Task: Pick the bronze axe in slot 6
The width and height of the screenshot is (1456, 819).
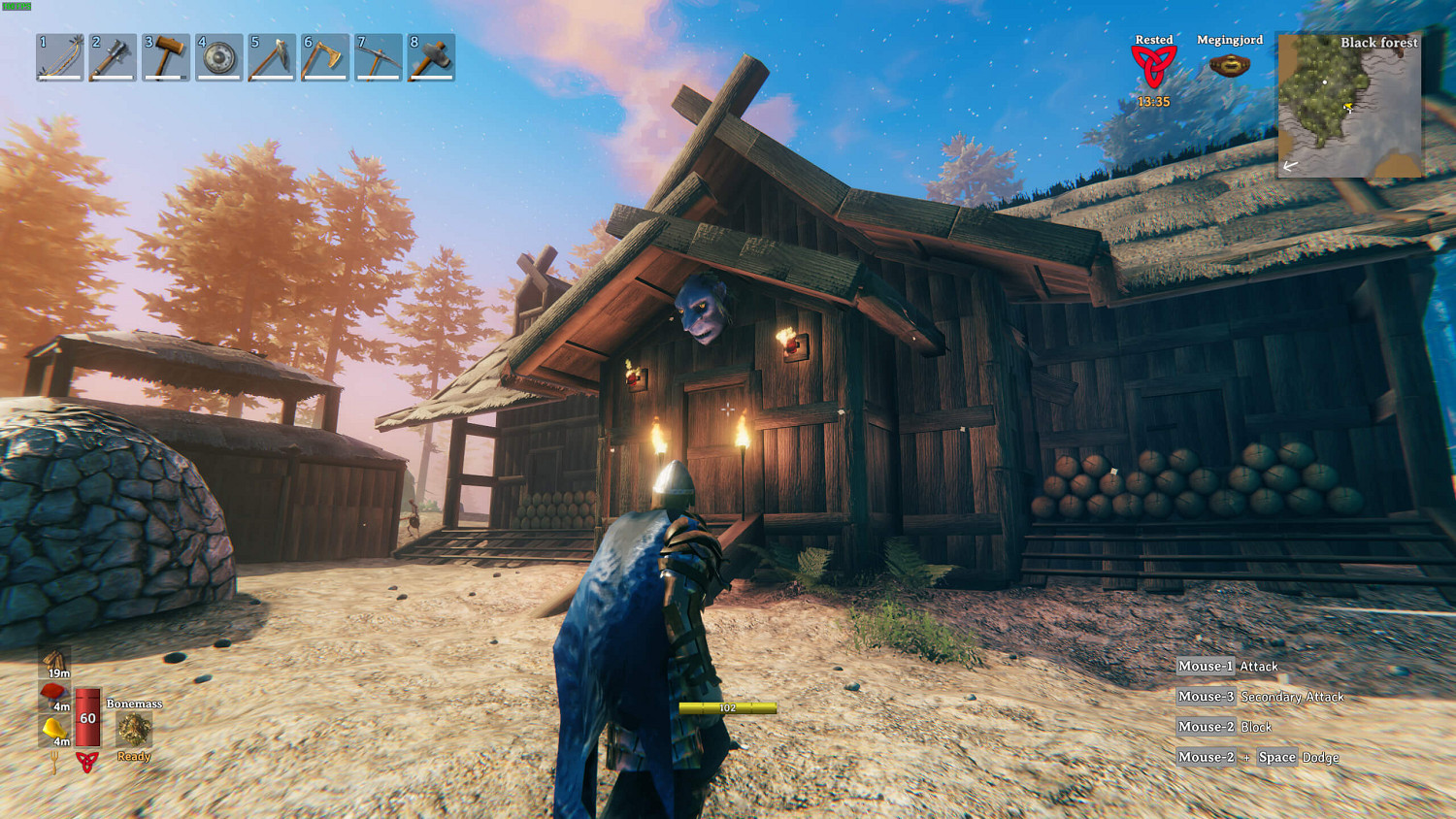Action: (x=324, y=57)
